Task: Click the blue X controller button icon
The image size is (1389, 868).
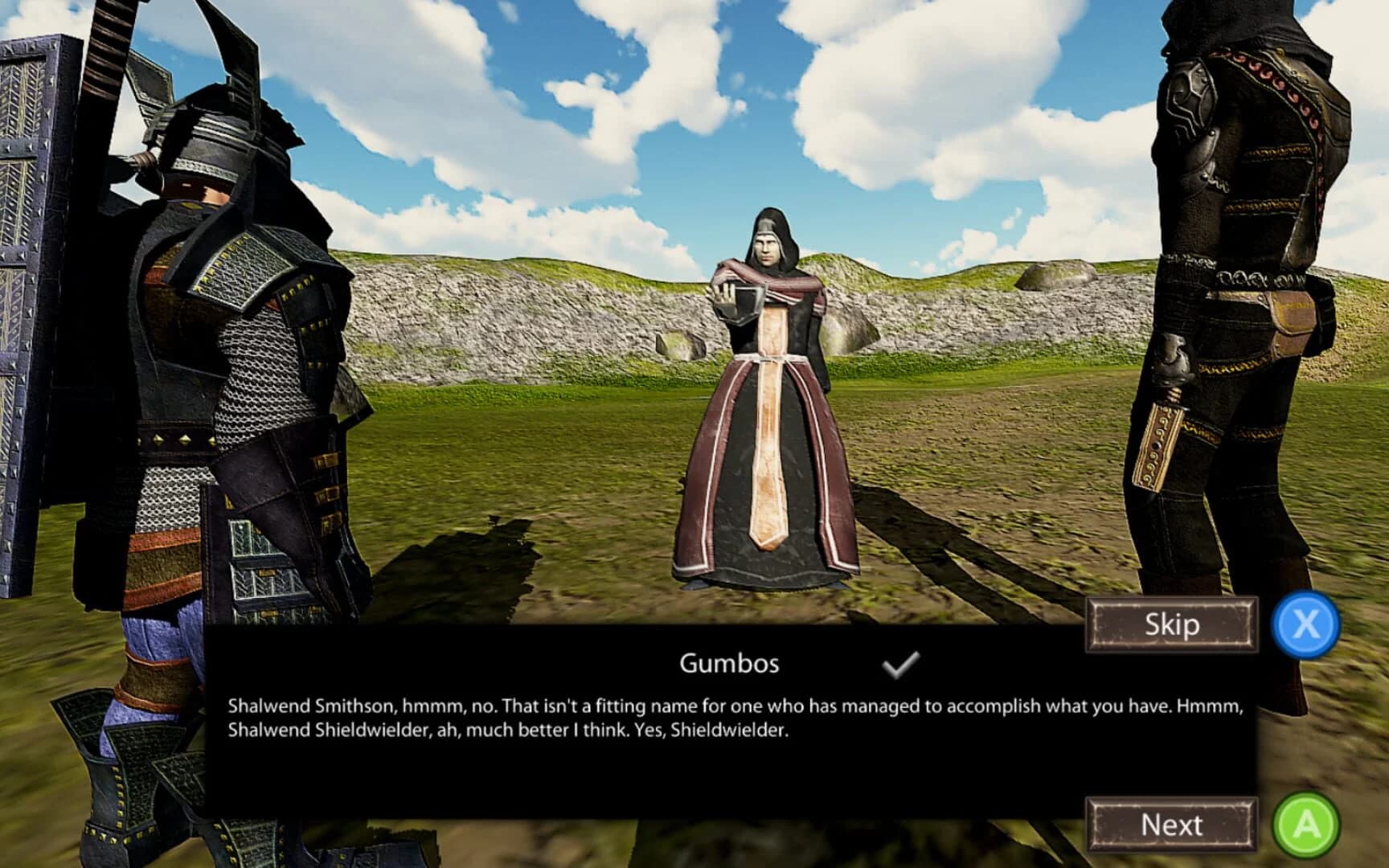Action: [1306, 626]
